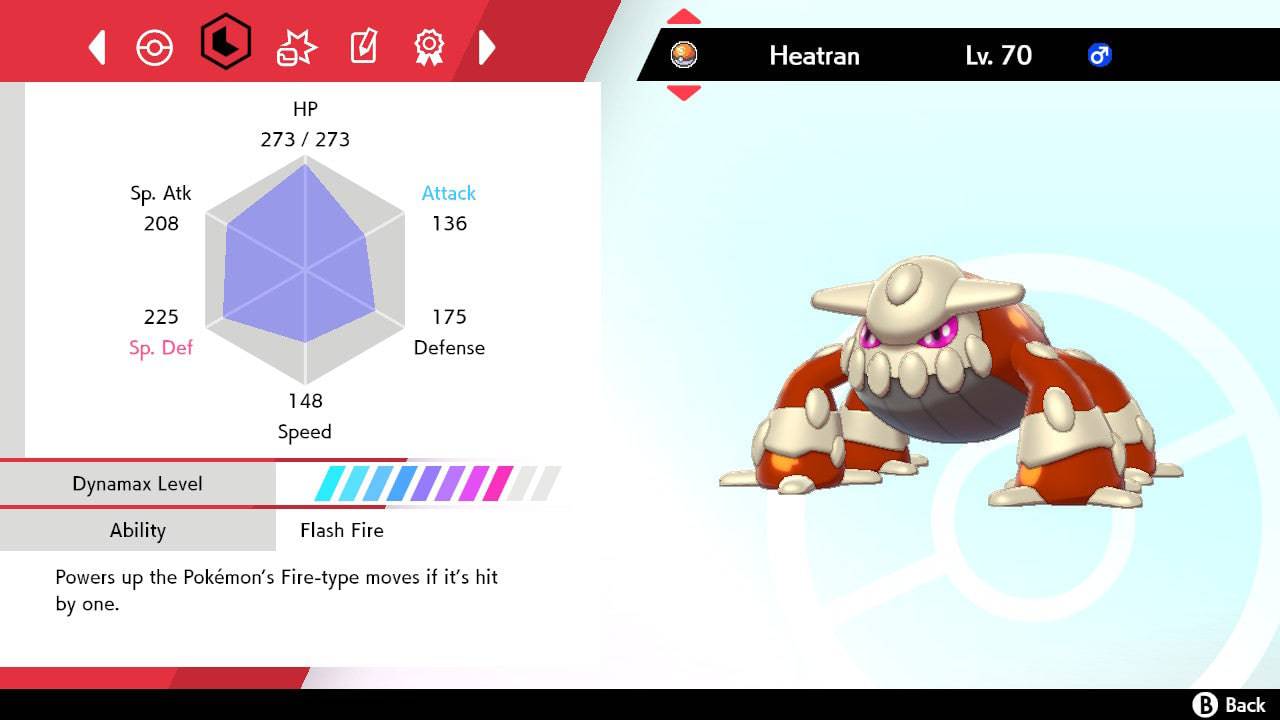Go to the next summary page arrow

click(487, 47)
